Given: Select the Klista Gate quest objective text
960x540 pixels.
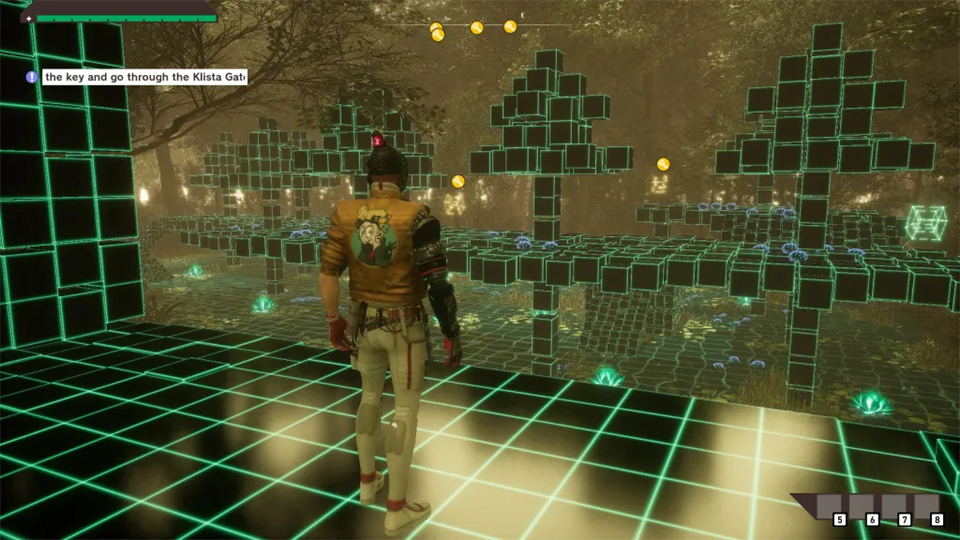Looking at the screenshot, I should (x=144, y=77).
